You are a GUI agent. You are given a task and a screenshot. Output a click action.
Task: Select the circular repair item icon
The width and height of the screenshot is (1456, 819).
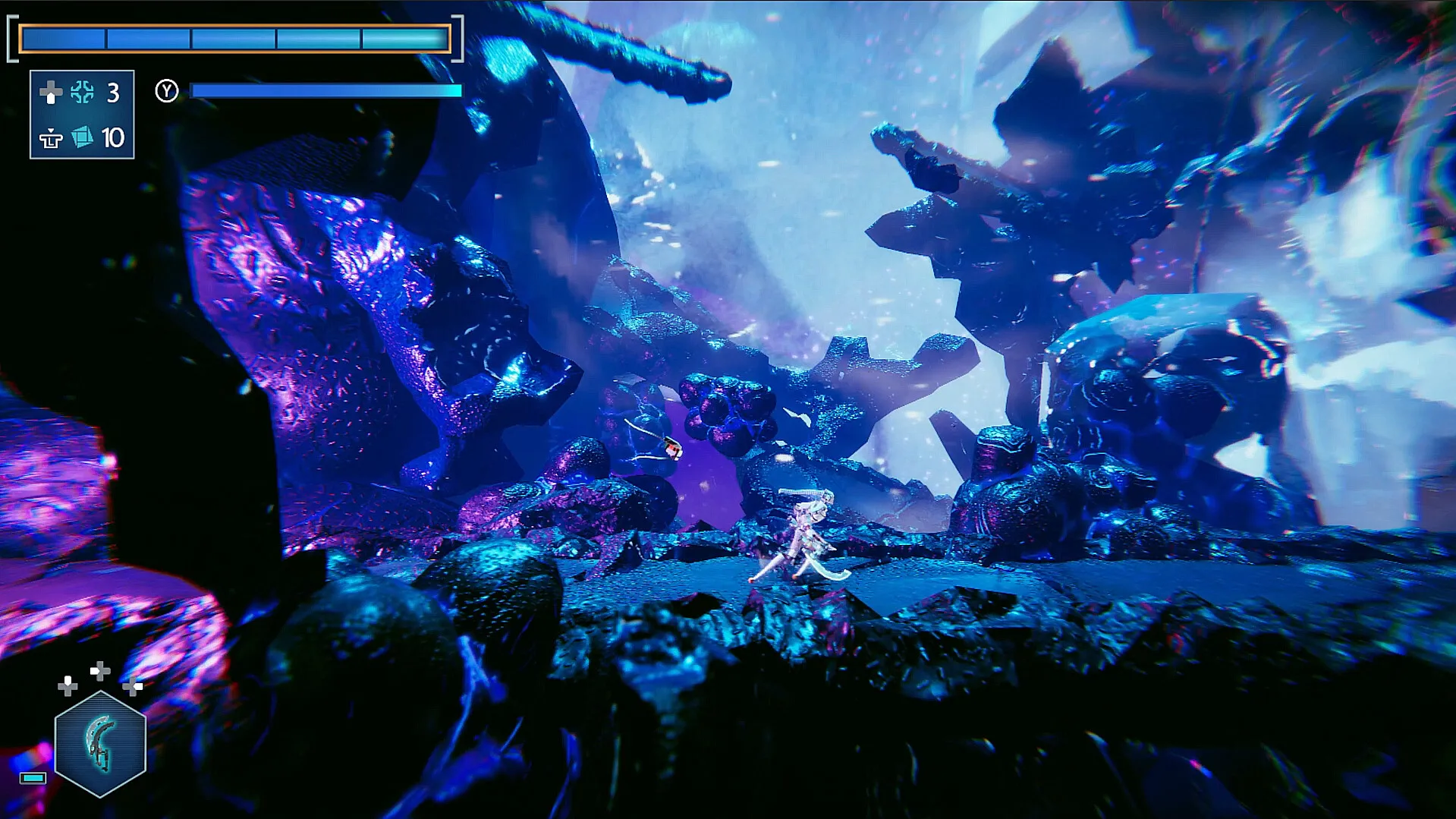point(82,93)
